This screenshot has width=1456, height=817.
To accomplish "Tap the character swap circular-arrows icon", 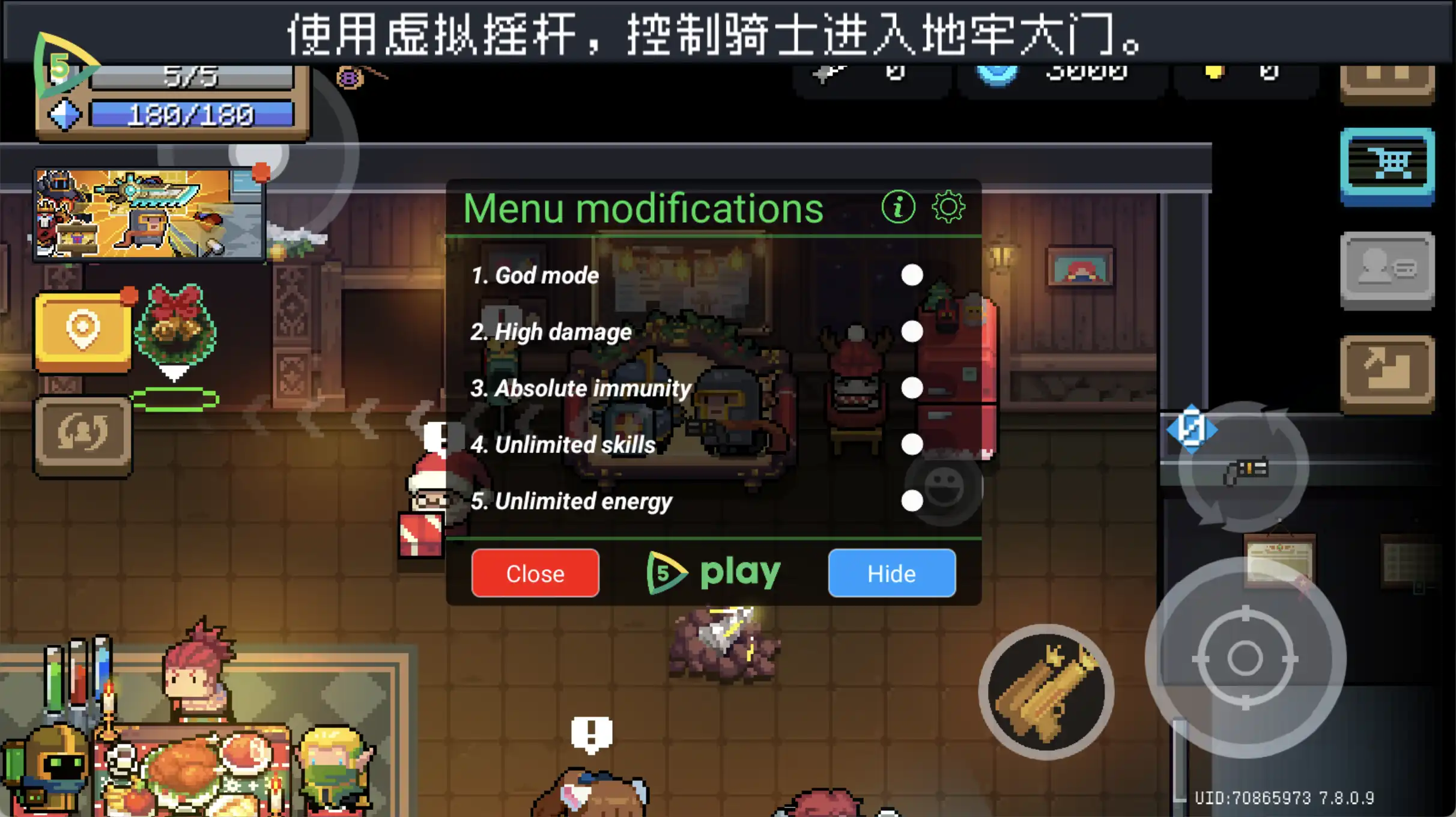I will coord(82,432).
